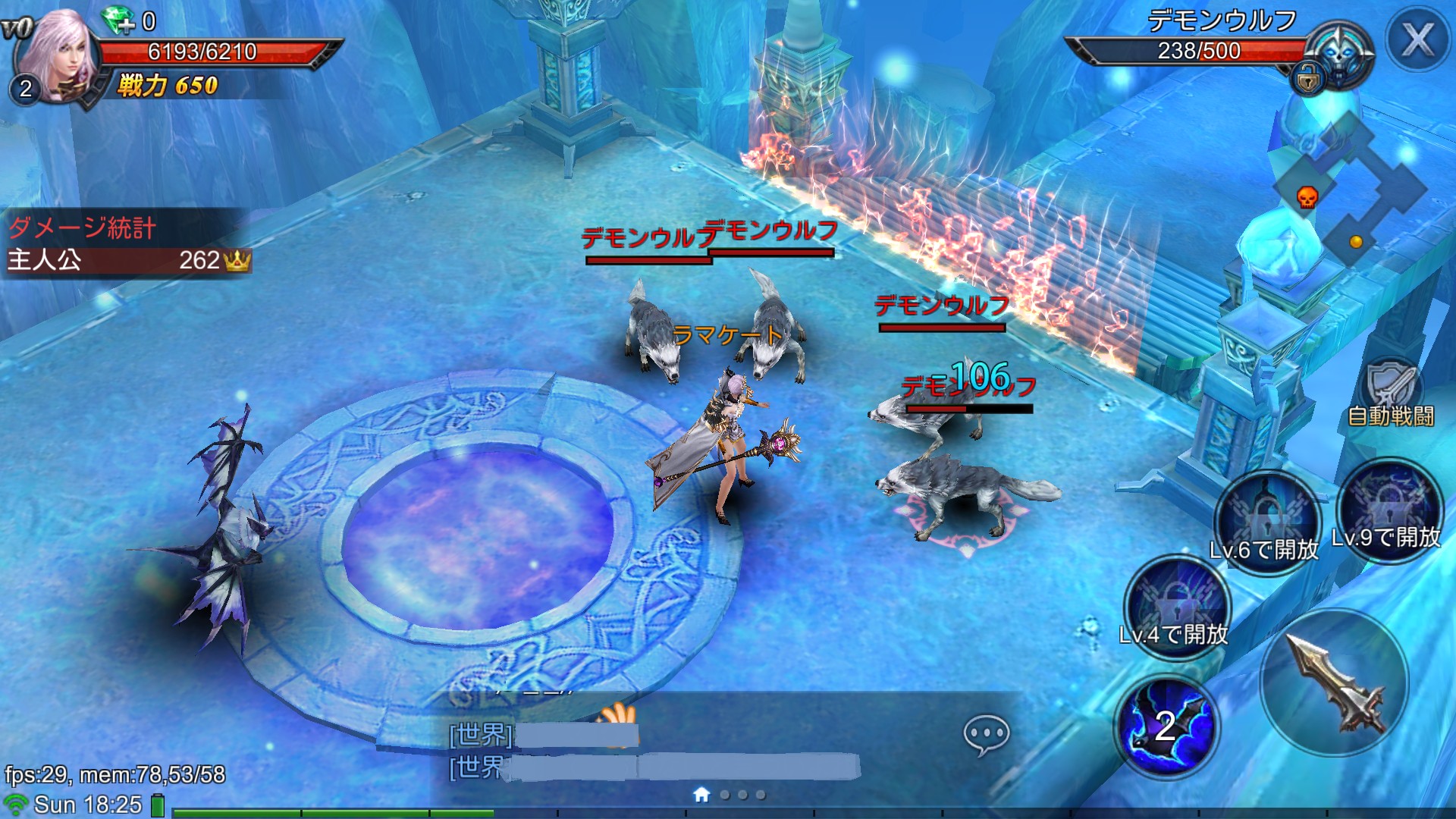The height and width of the screenshot is (819, 1456).
Task: Tap the locked Lv.9 skill slot
Action: (x=1389, y=508)
